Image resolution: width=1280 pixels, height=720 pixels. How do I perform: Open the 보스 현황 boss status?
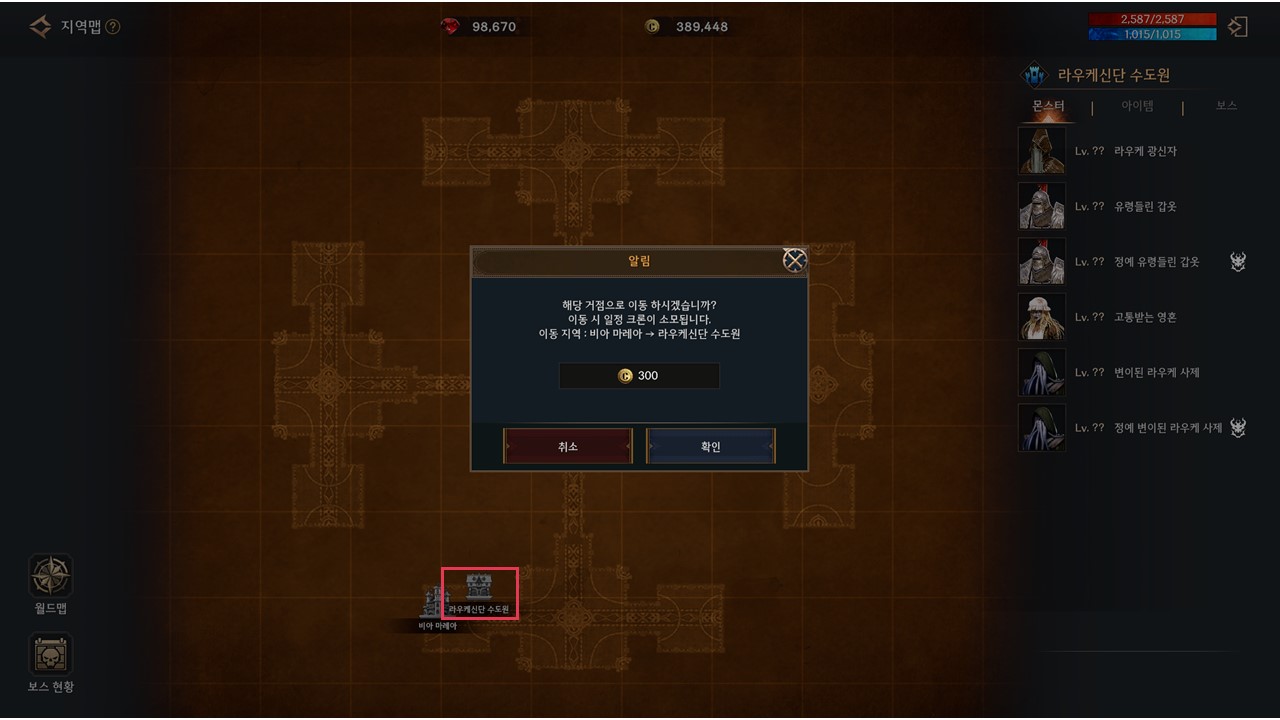(50, 662)
